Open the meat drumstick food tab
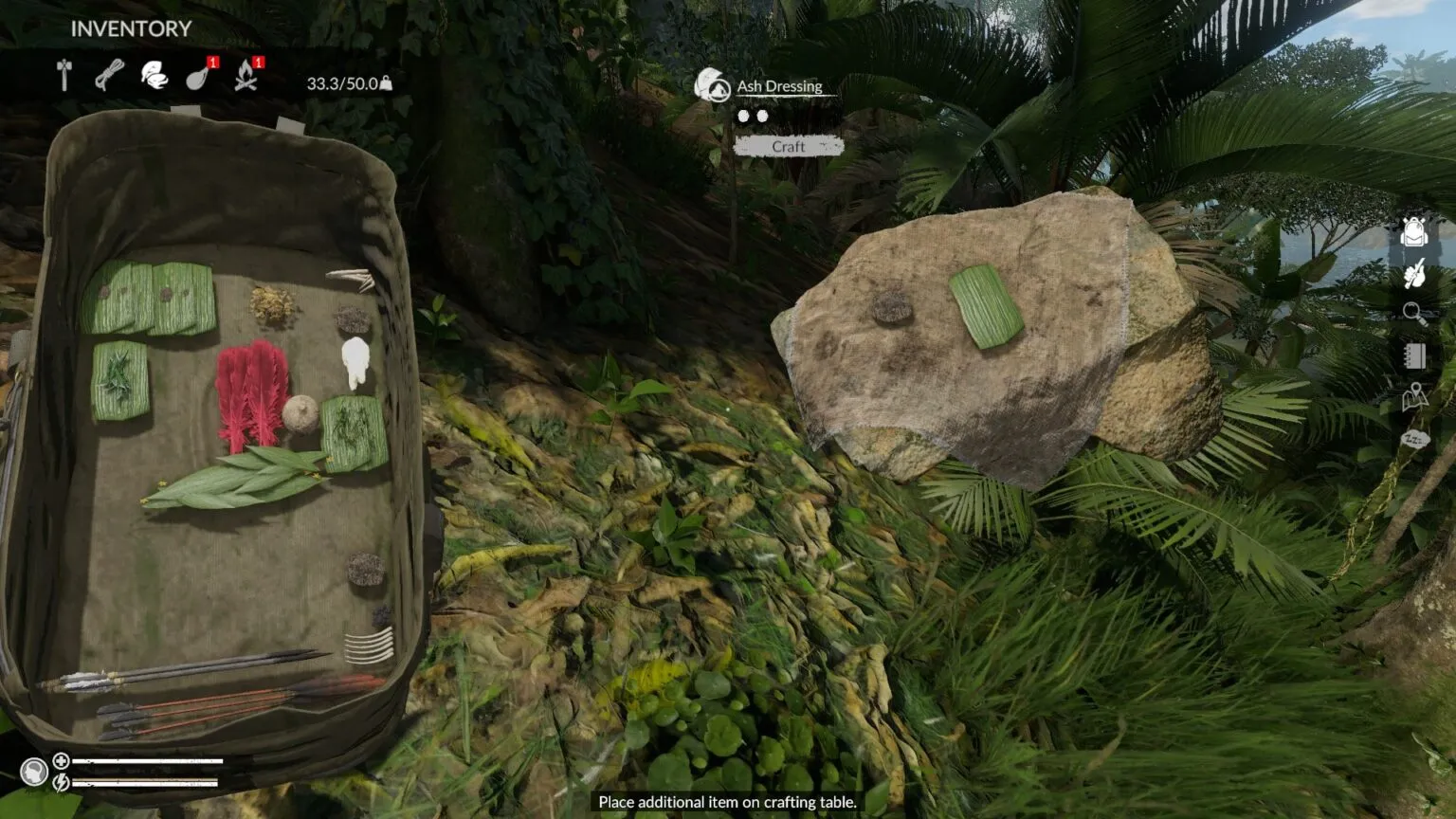 [x=198, y=76]
